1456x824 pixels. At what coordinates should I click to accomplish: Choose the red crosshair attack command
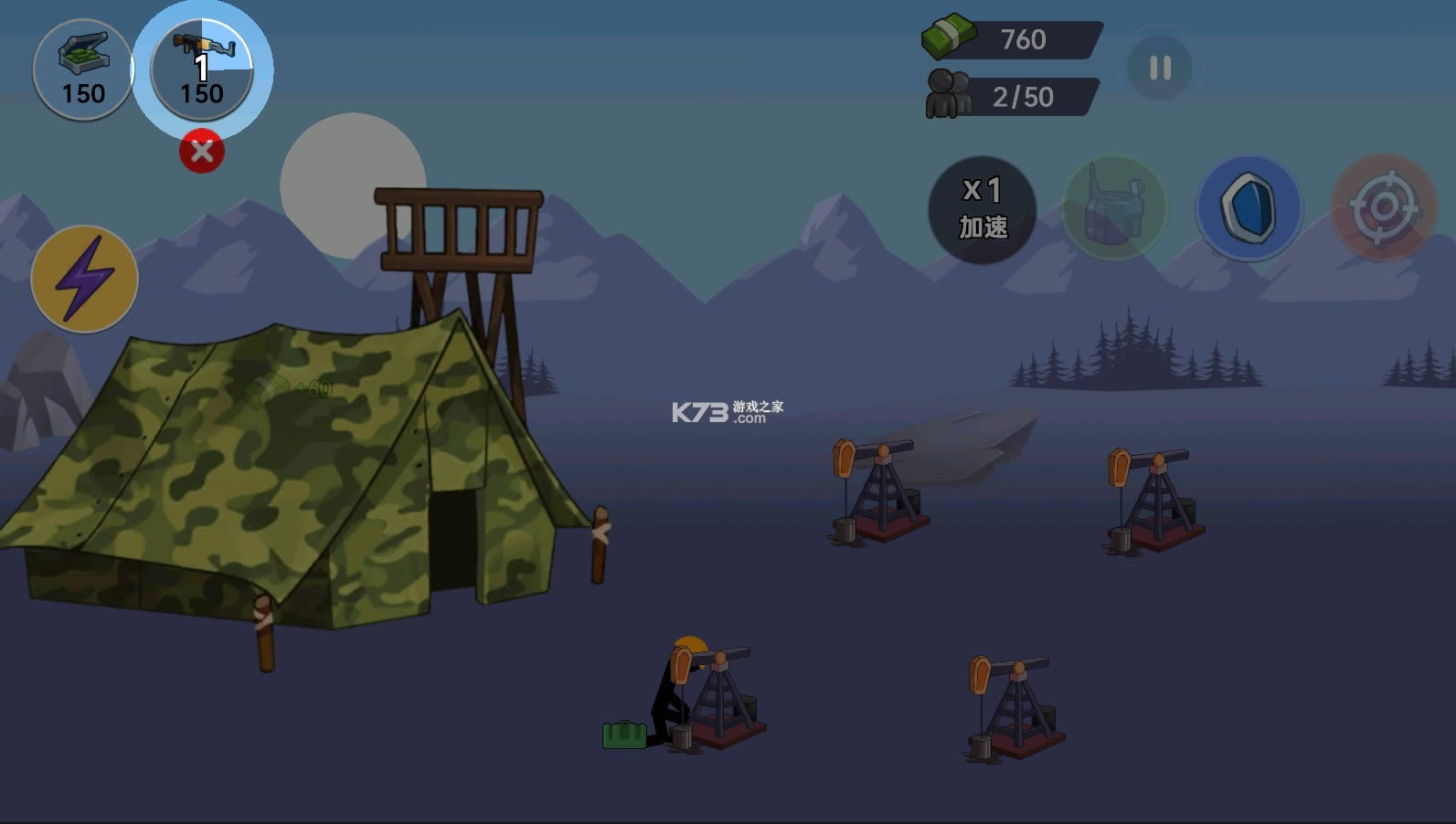(1384, 208)
